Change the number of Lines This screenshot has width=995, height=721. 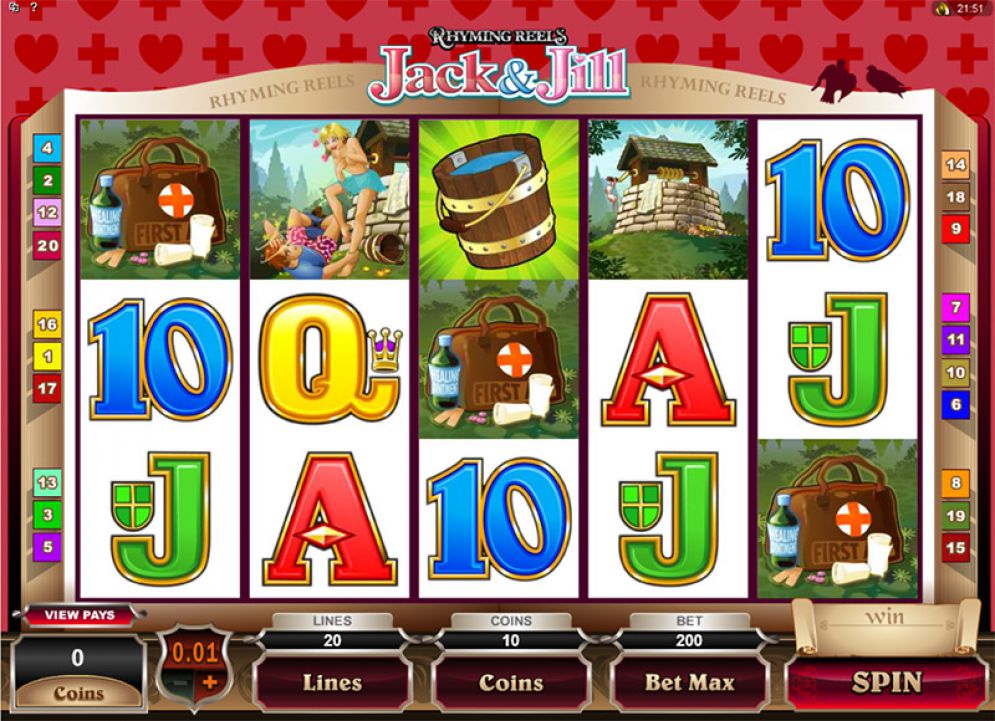coord(332,683)
